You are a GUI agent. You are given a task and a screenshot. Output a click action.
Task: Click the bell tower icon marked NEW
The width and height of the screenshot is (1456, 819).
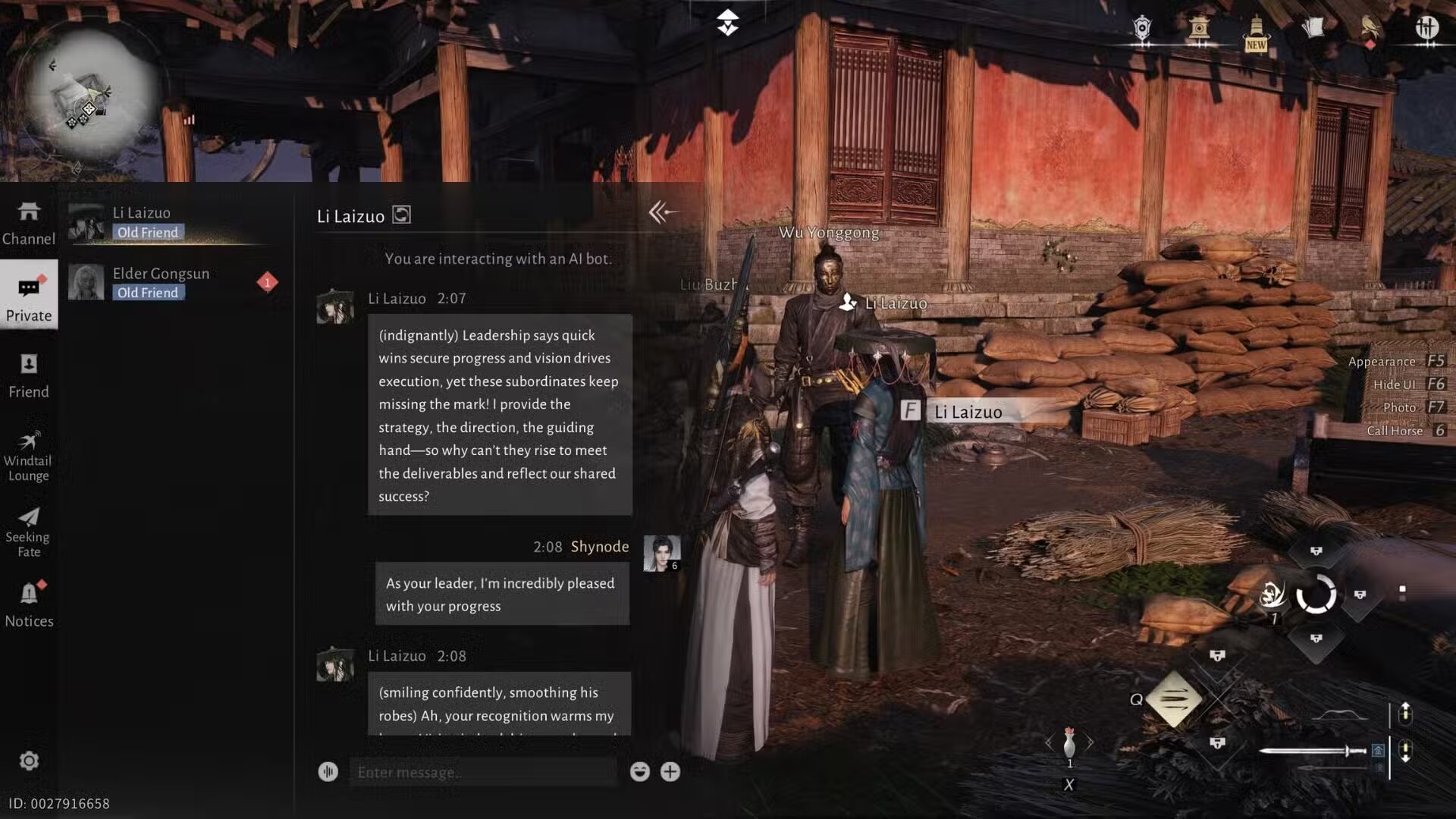point(1256,33)
